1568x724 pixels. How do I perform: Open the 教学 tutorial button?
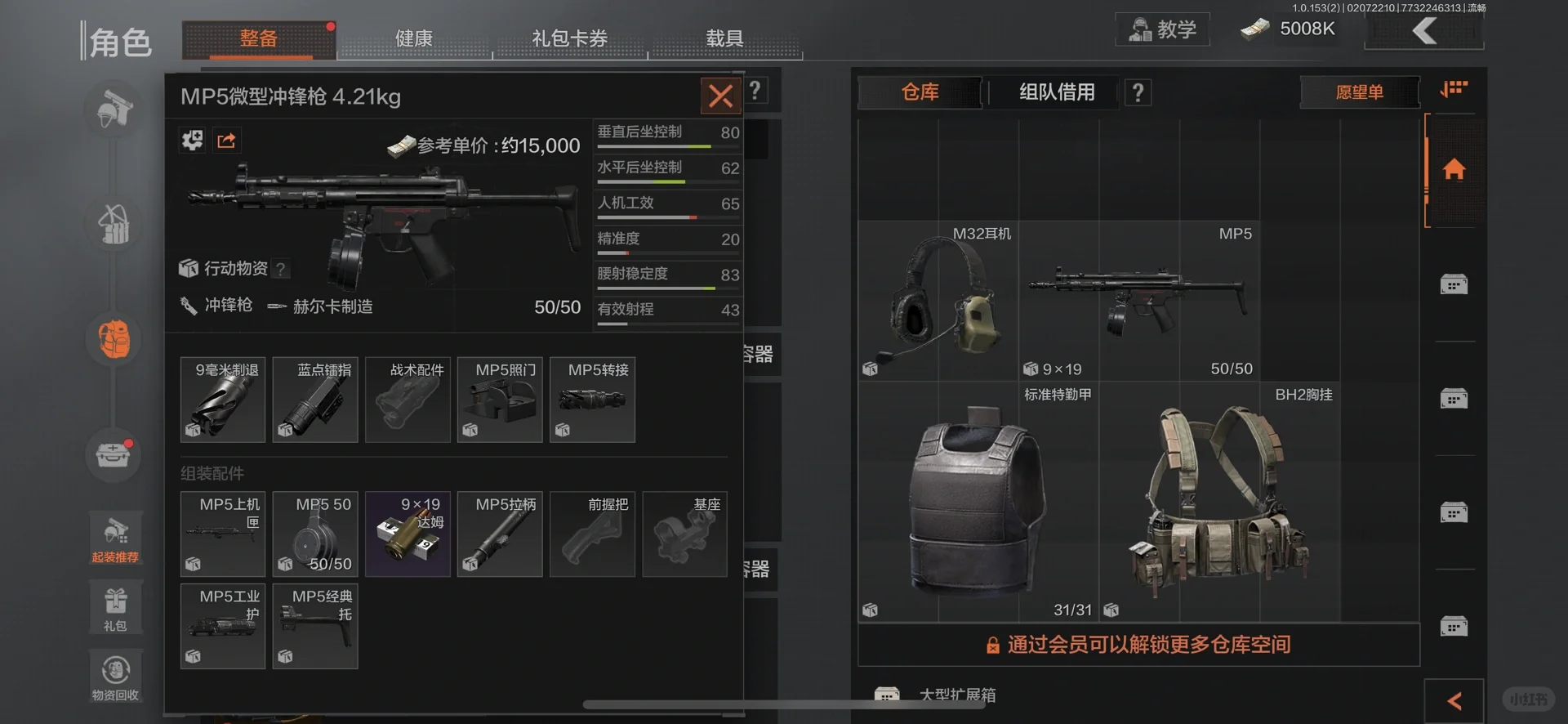pyautogui.click(x=1162, y=30)
